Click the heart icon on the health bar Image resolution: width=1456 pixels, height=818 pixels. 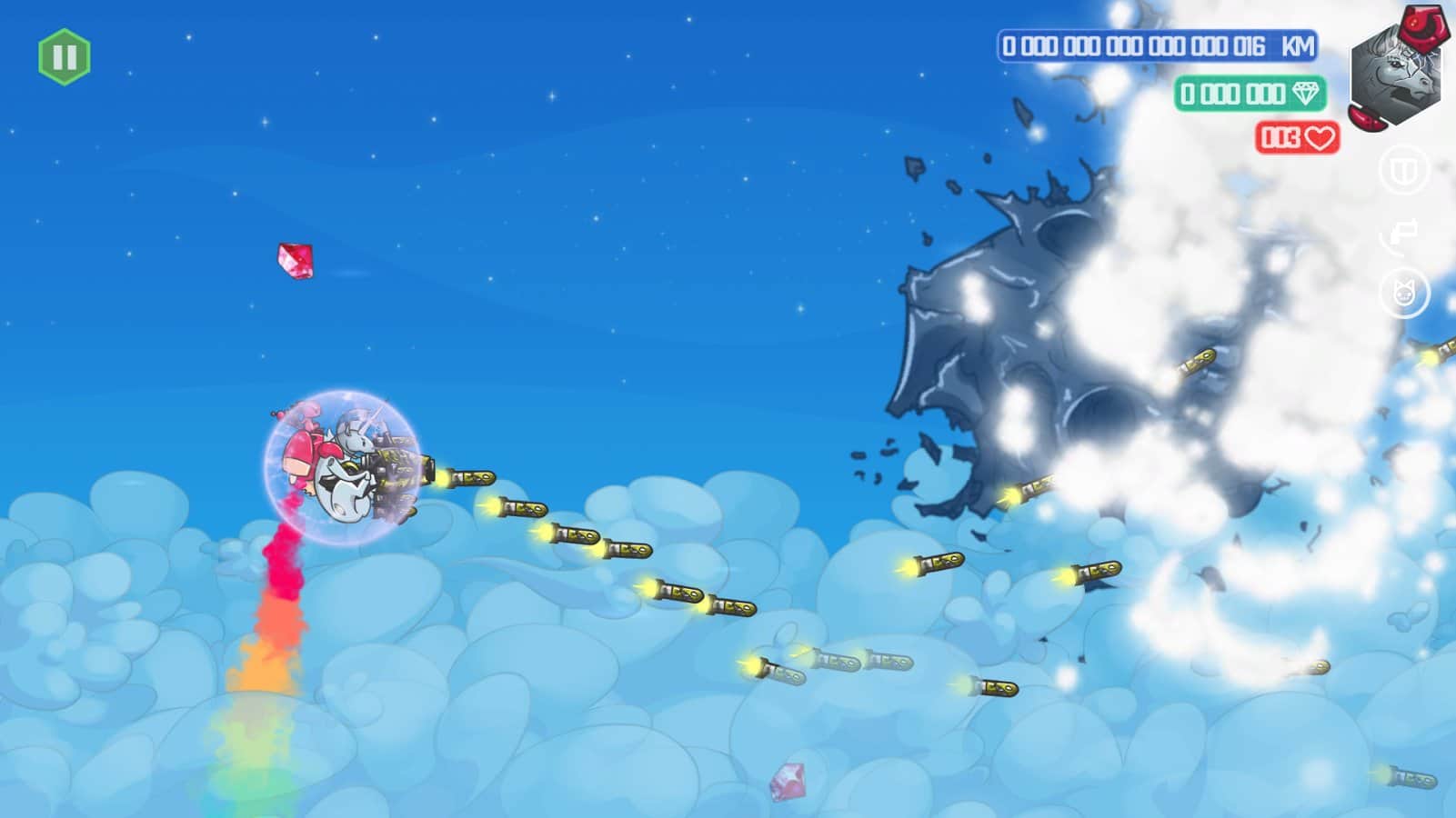1320,136
